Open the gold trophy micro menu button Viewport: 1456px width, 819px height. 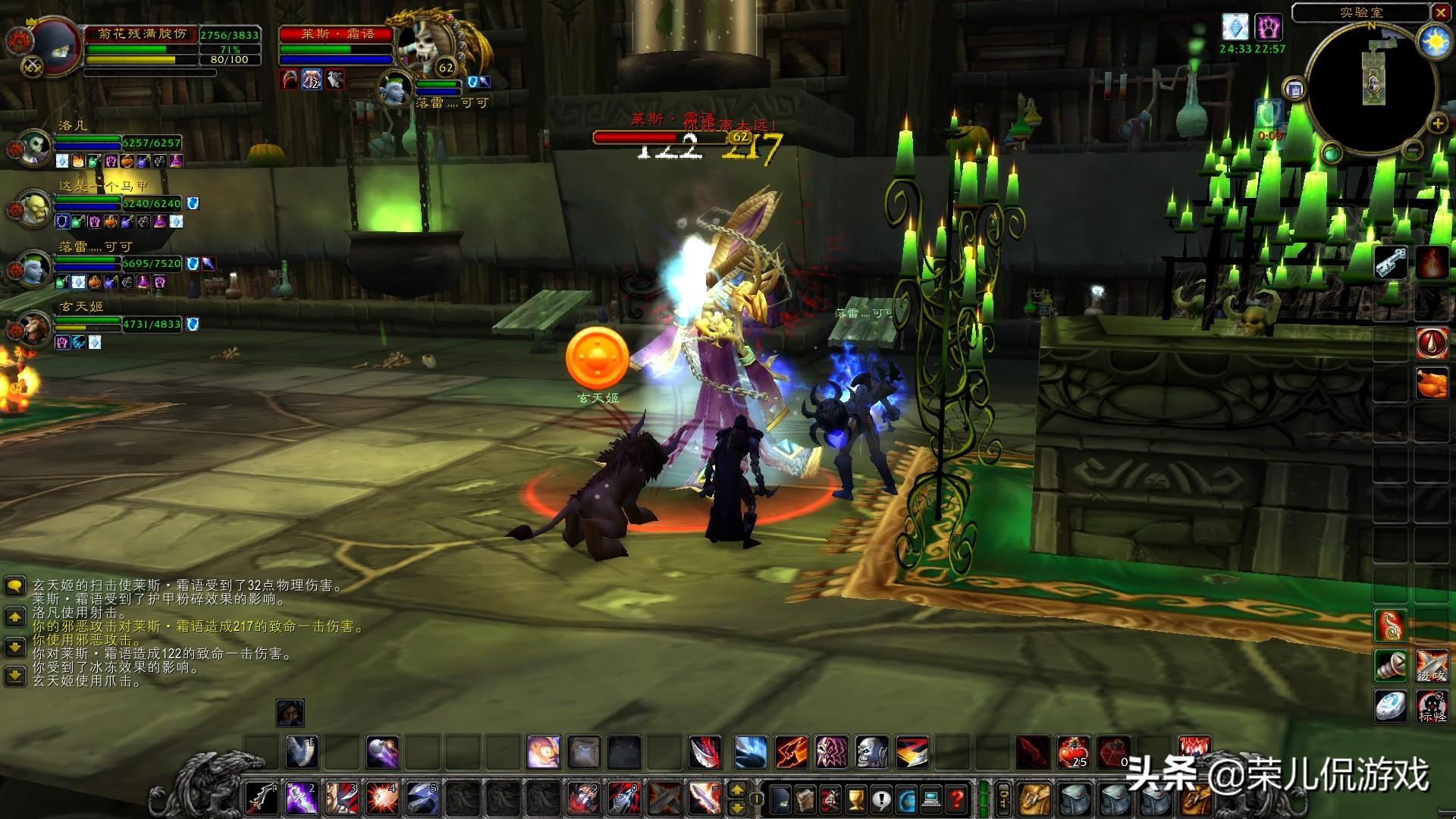click(855, 798)
